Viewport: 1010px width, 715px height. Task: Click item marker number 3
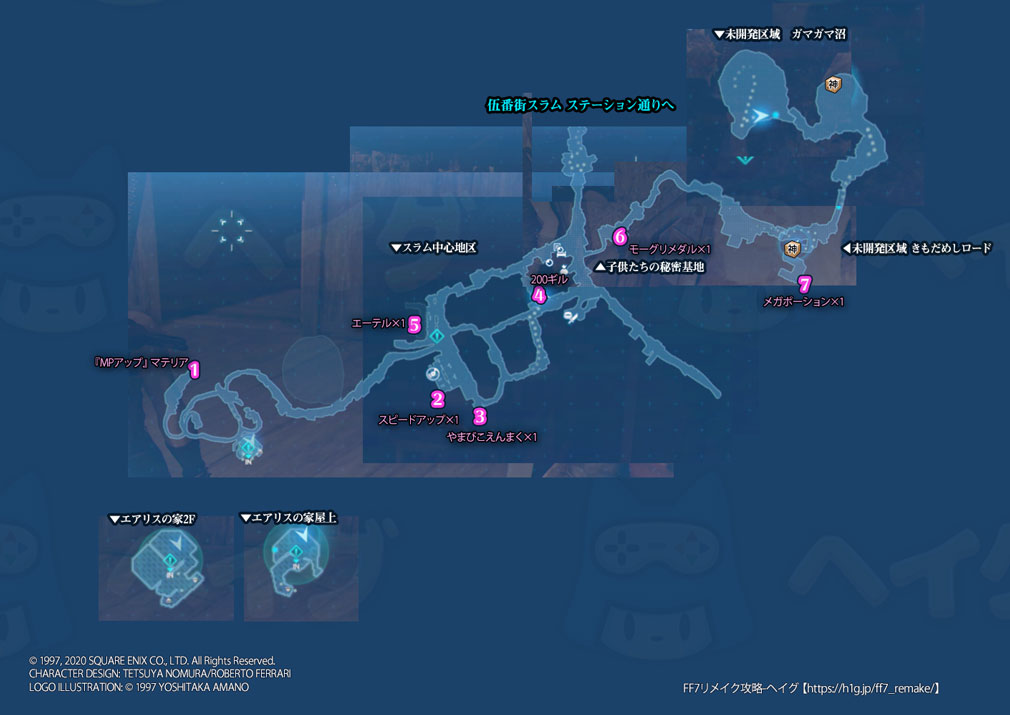click(x=480, y=416)
